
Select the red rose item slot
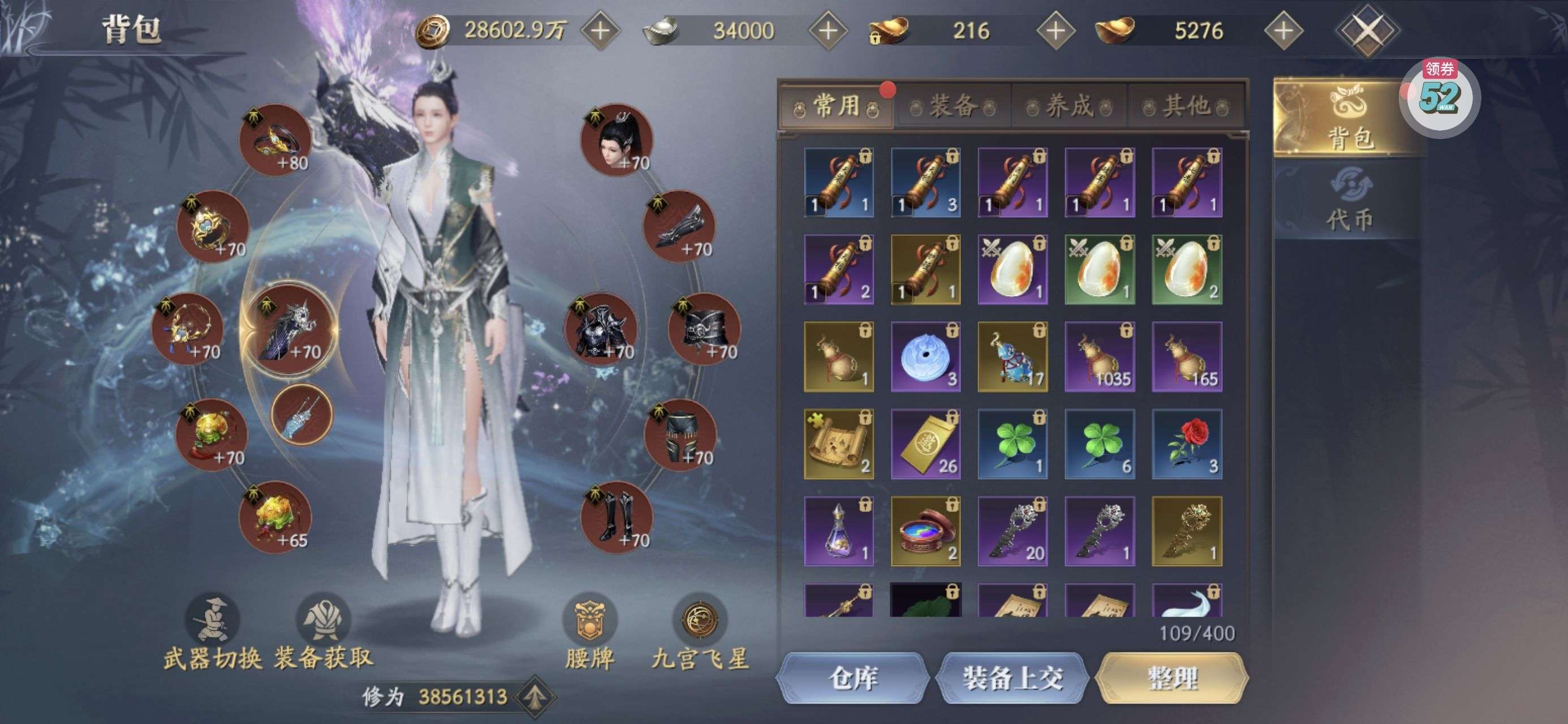click(1186, 444)
